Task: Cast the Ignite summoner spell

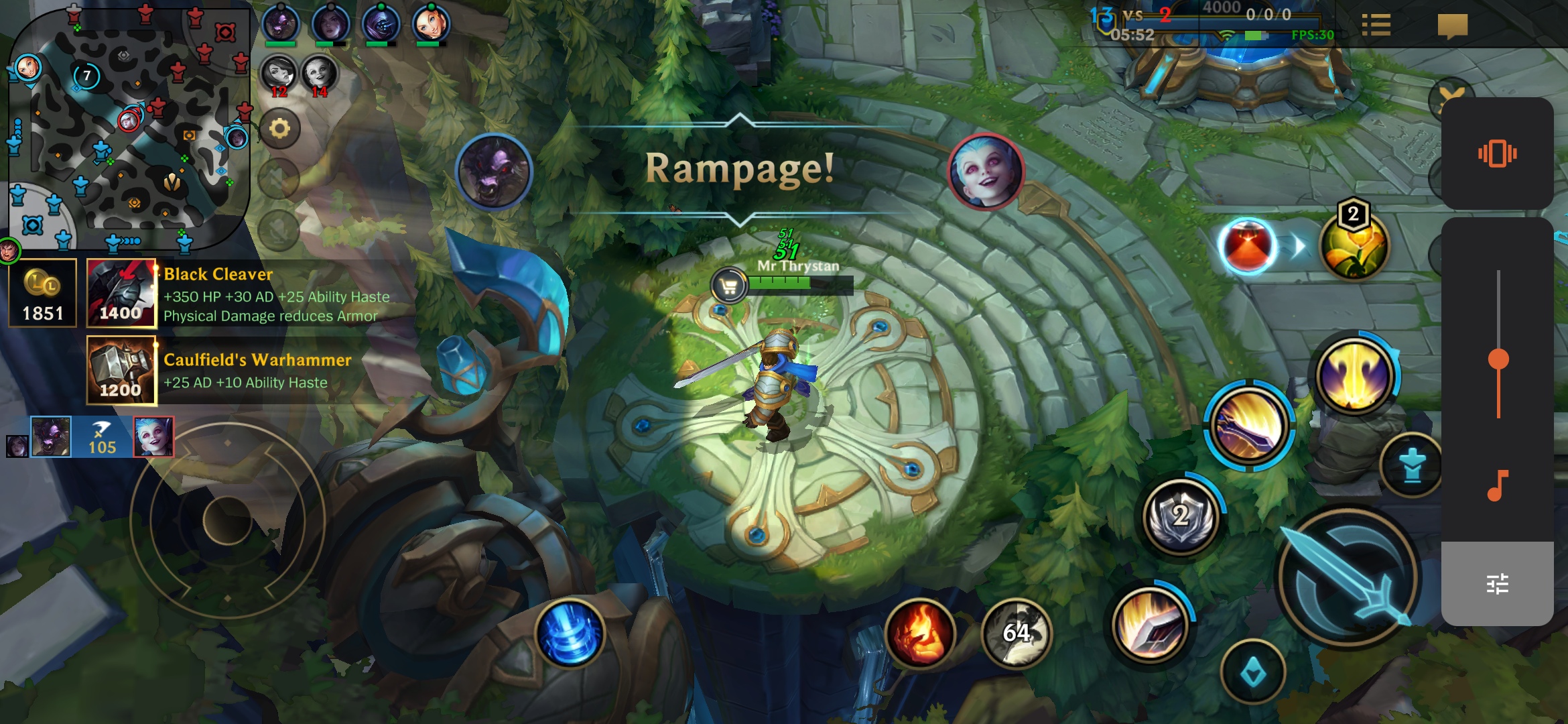Action: [x=920, y=633]
